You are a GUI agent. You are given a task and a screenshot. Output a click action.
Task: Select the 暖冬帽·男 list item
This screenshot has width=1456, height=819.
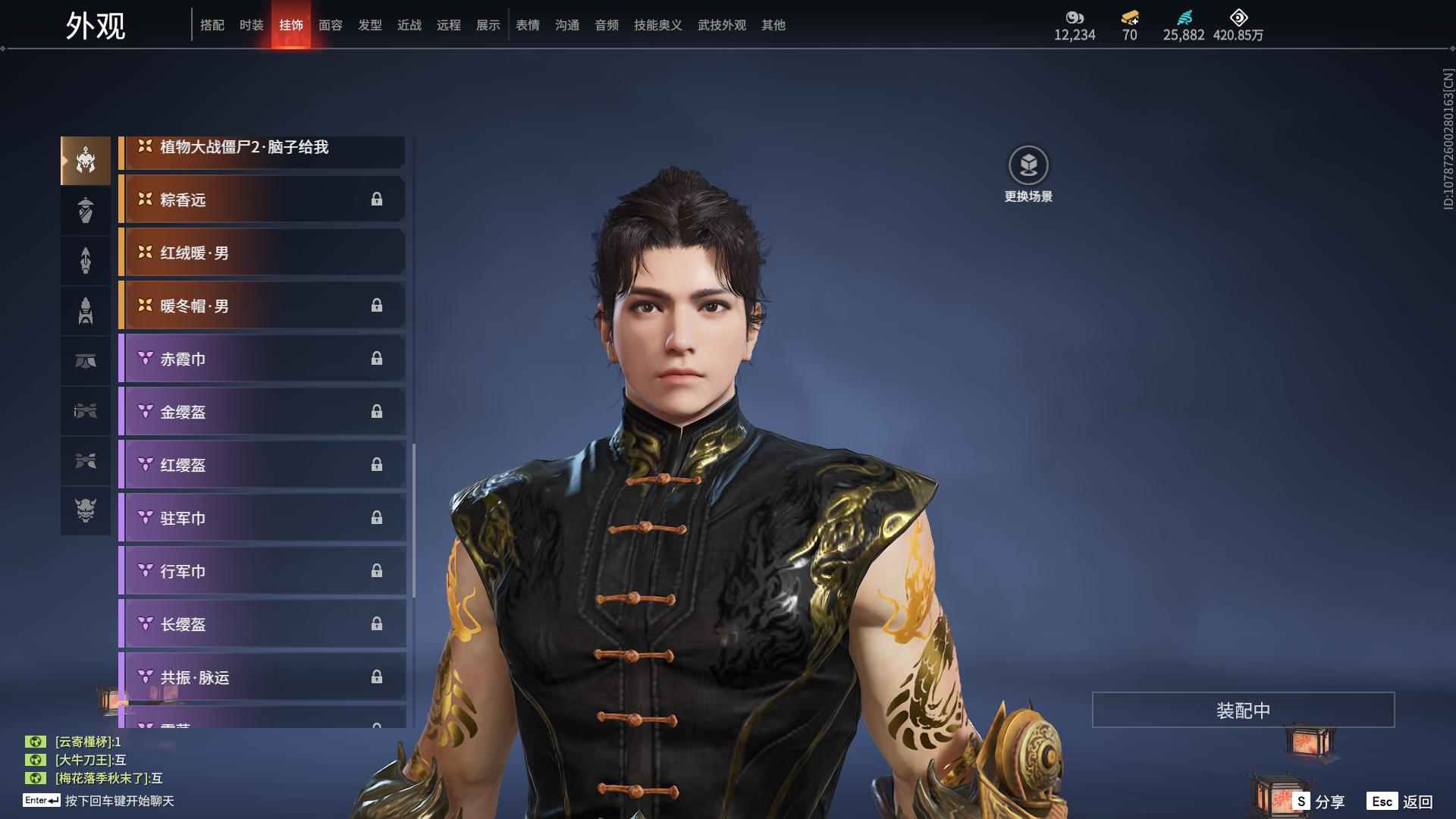[x=262, y=306]
